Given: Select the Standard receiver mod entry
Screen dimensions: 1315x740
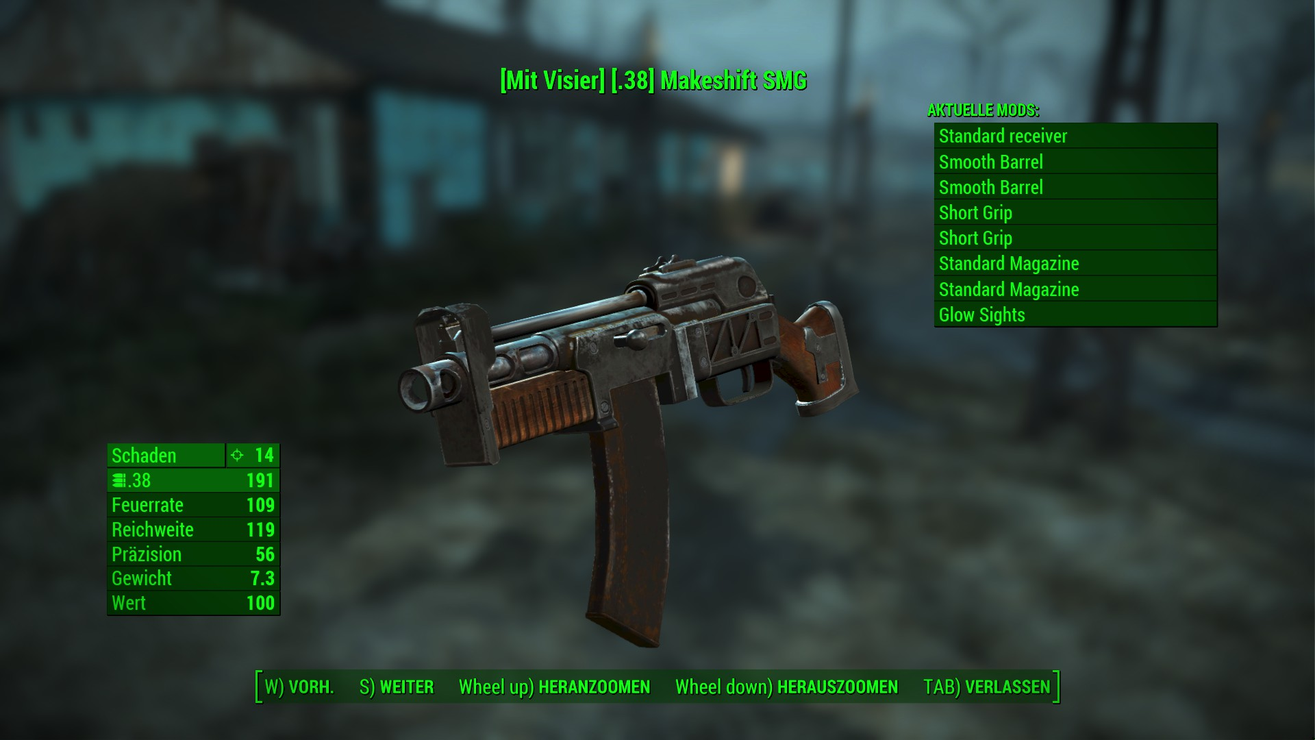Looking at the screenshot, I should coord(1075,136).
